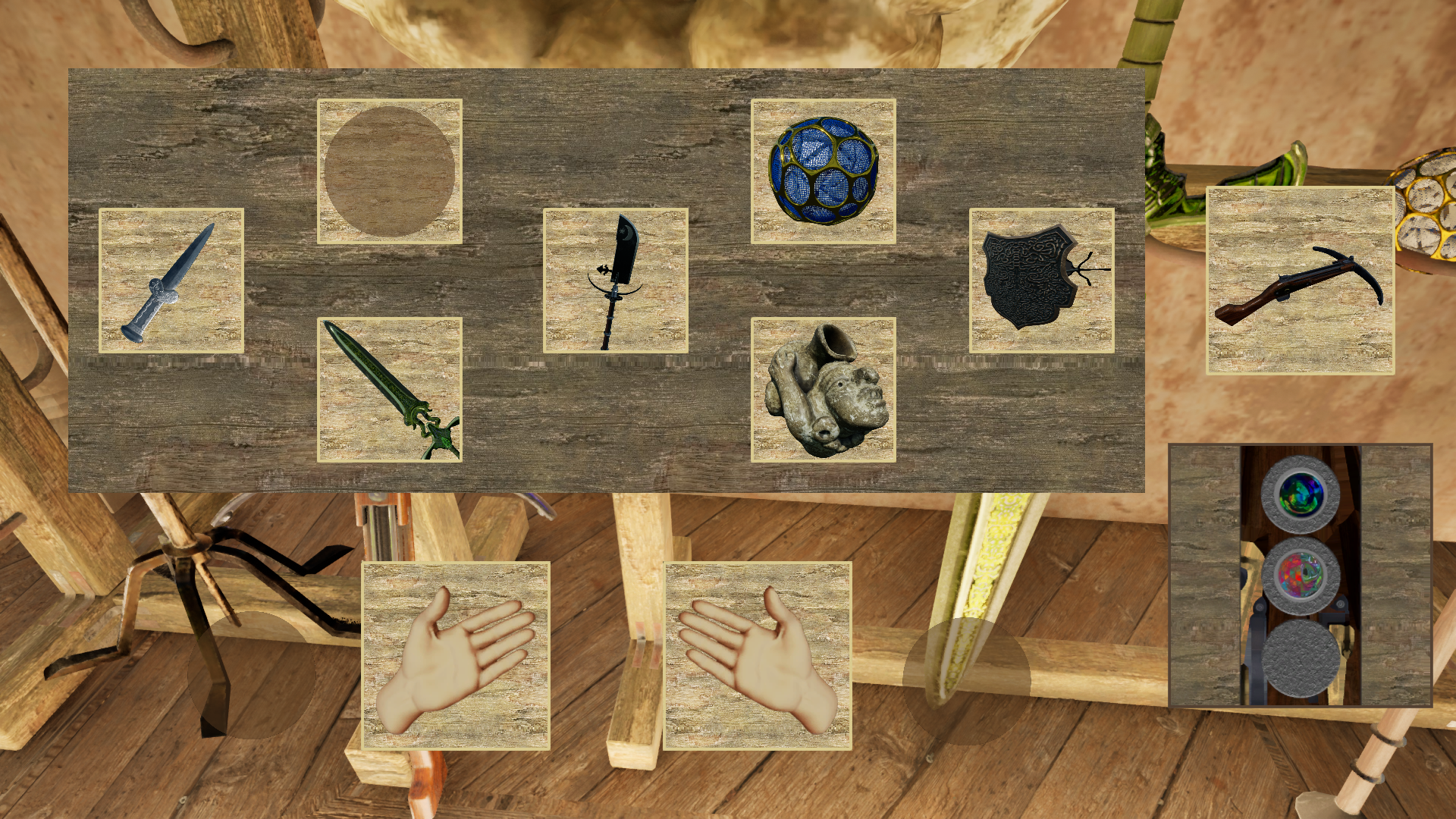Click the empty round inventory slot
Screen dimensions: 1456x819
[390, 171]
